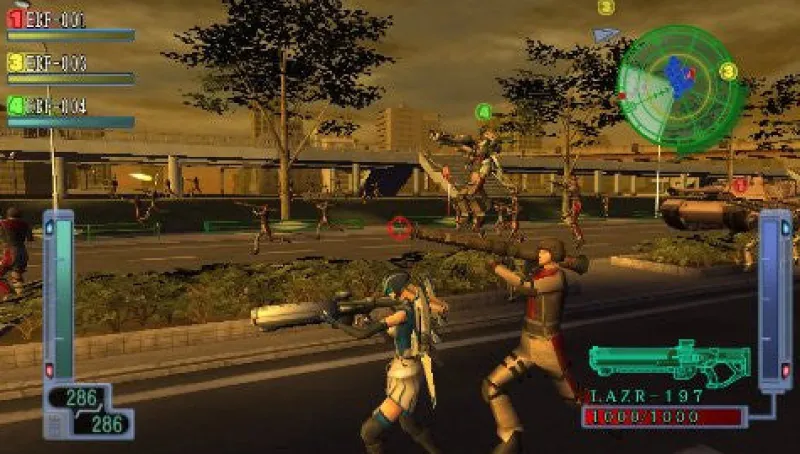Viewport: 800px width, 454px height.
Task: Click the red player 1 marker
Action: click(x=740, y=185)
